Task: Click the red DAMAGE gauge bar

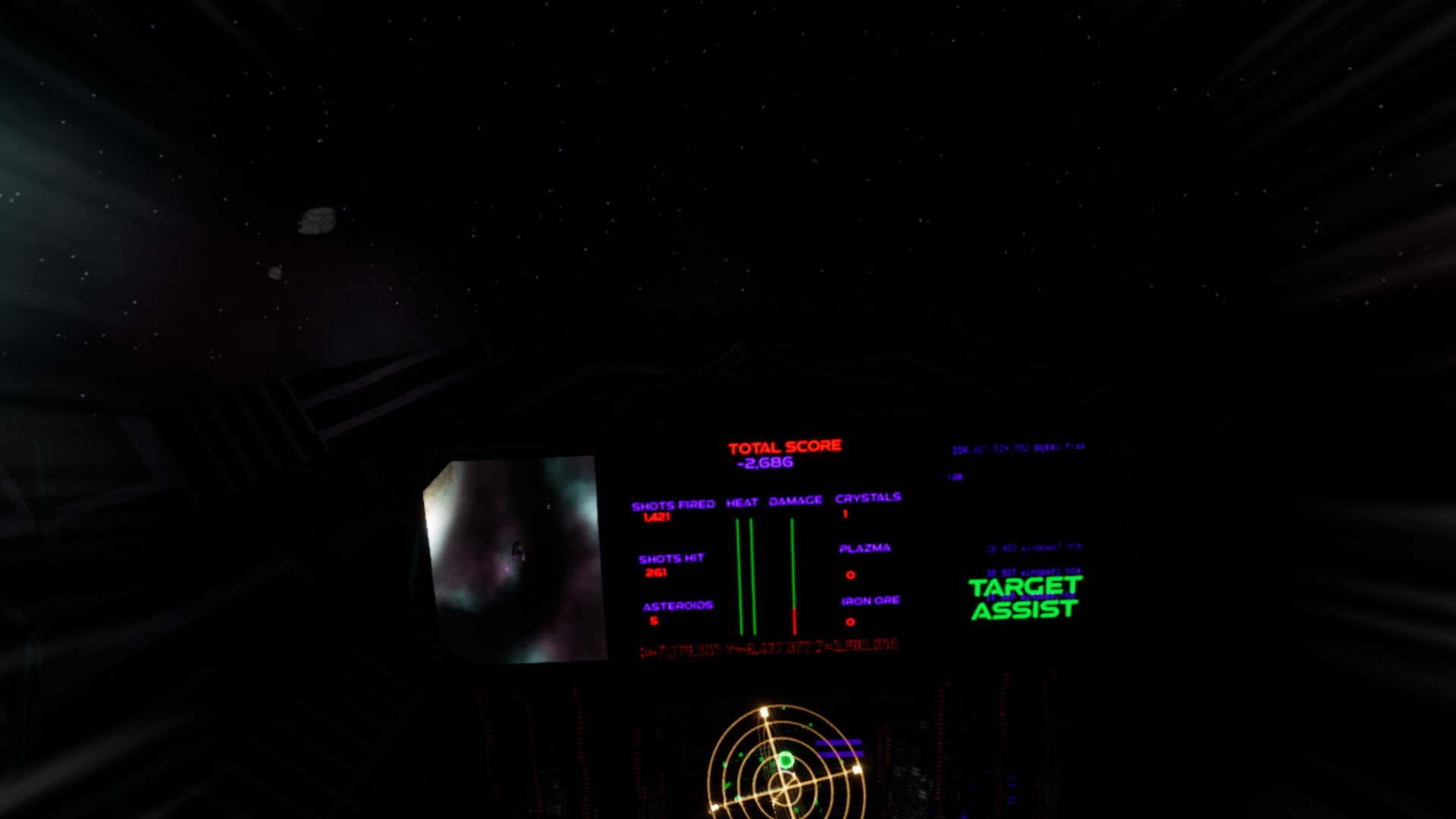Action: point(794,618)
